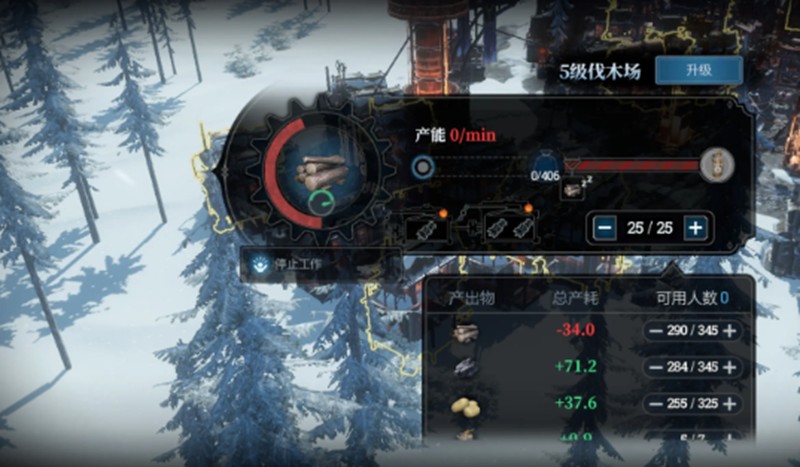Decrease lumber mill workers from 25/25
The image size is (800, 467).
click(604, 228)
